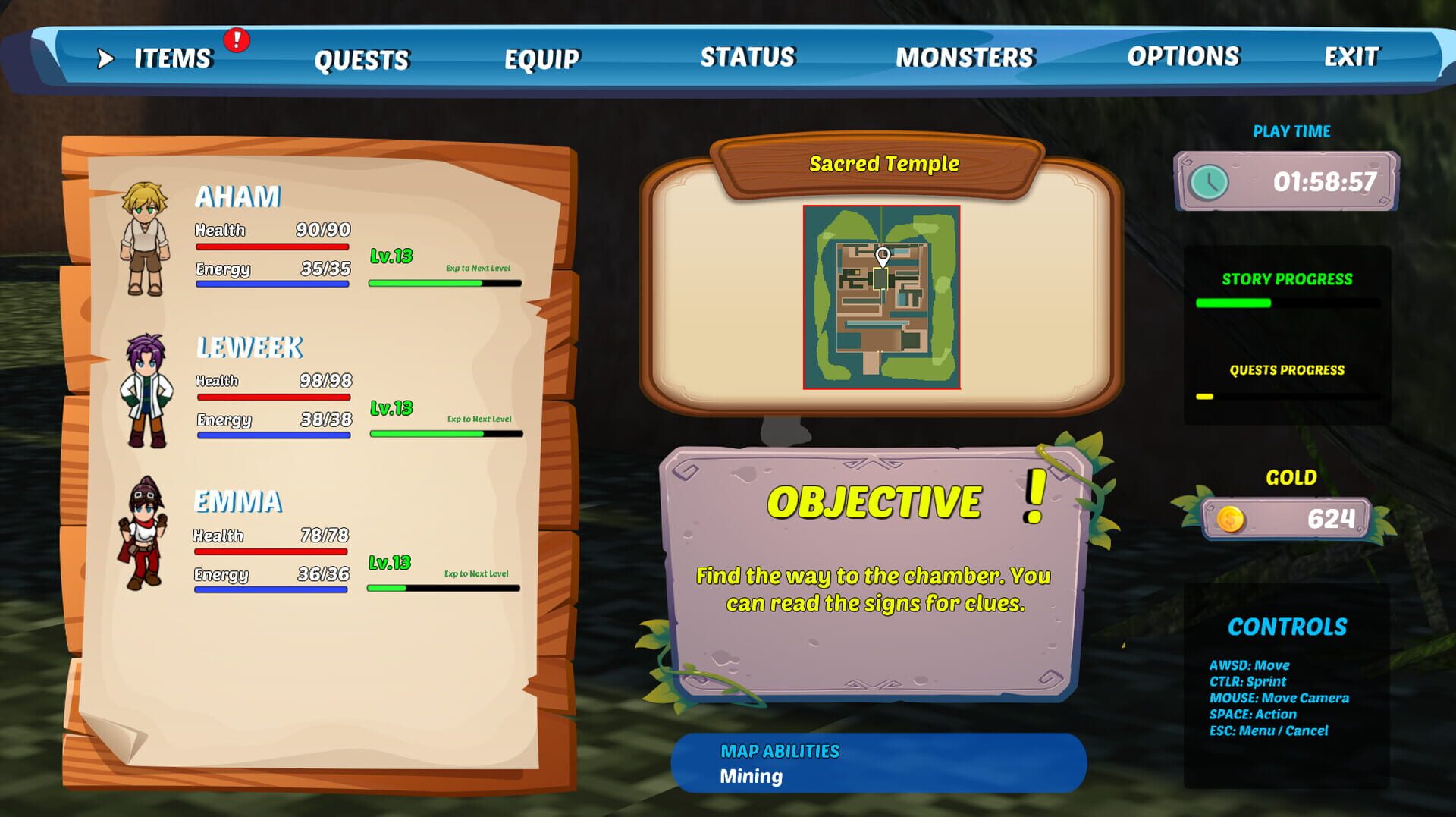Viewport: 1456px width, 817px height.
Task: Click EXIT to leave the menu
Action: pyautogui.click(x=1353, y=56)
